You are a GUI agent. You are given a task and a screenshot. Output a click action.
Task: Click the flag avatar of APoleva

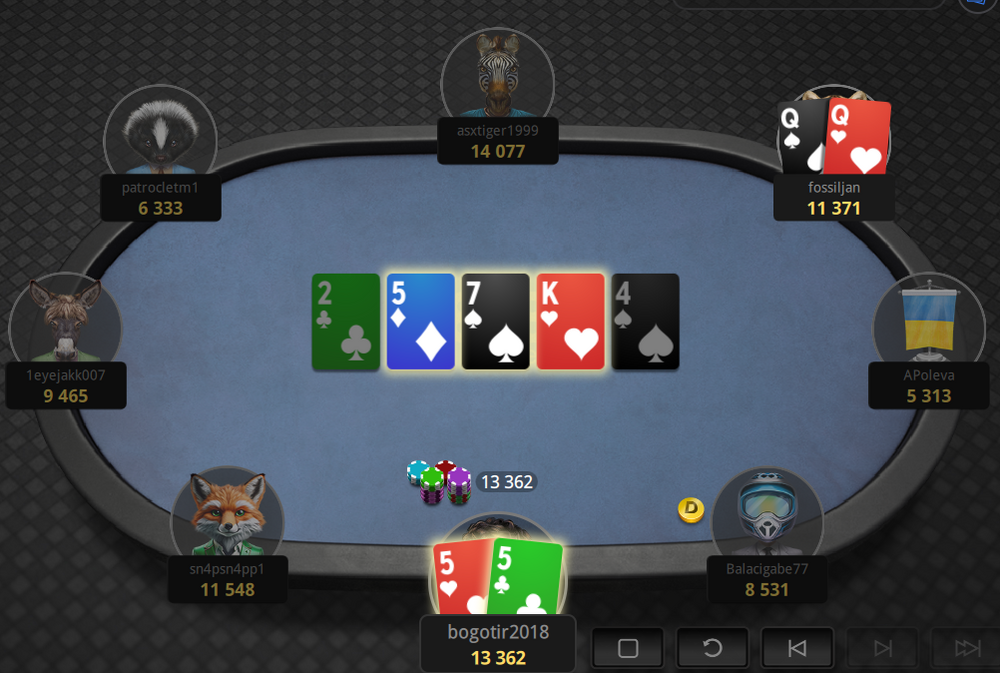click(x=929, y=320)
